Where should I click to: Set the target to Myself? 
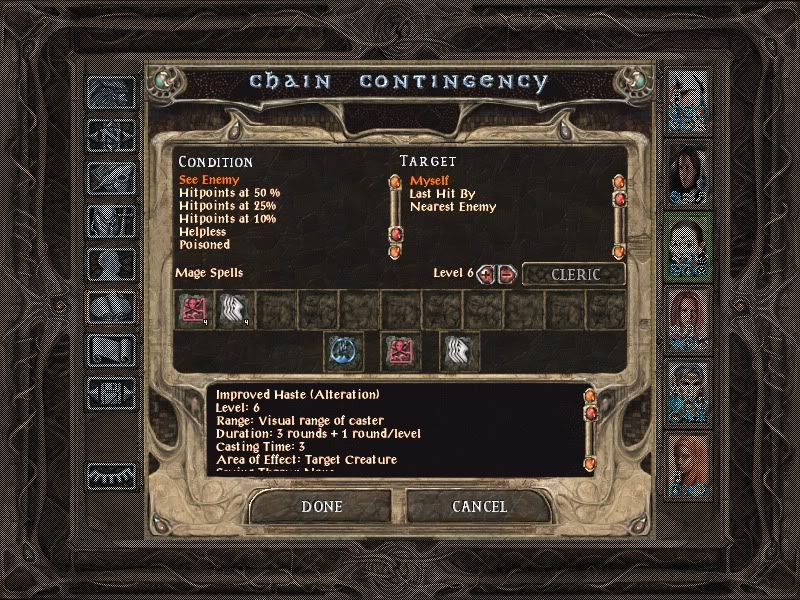(x=430, y=180)
